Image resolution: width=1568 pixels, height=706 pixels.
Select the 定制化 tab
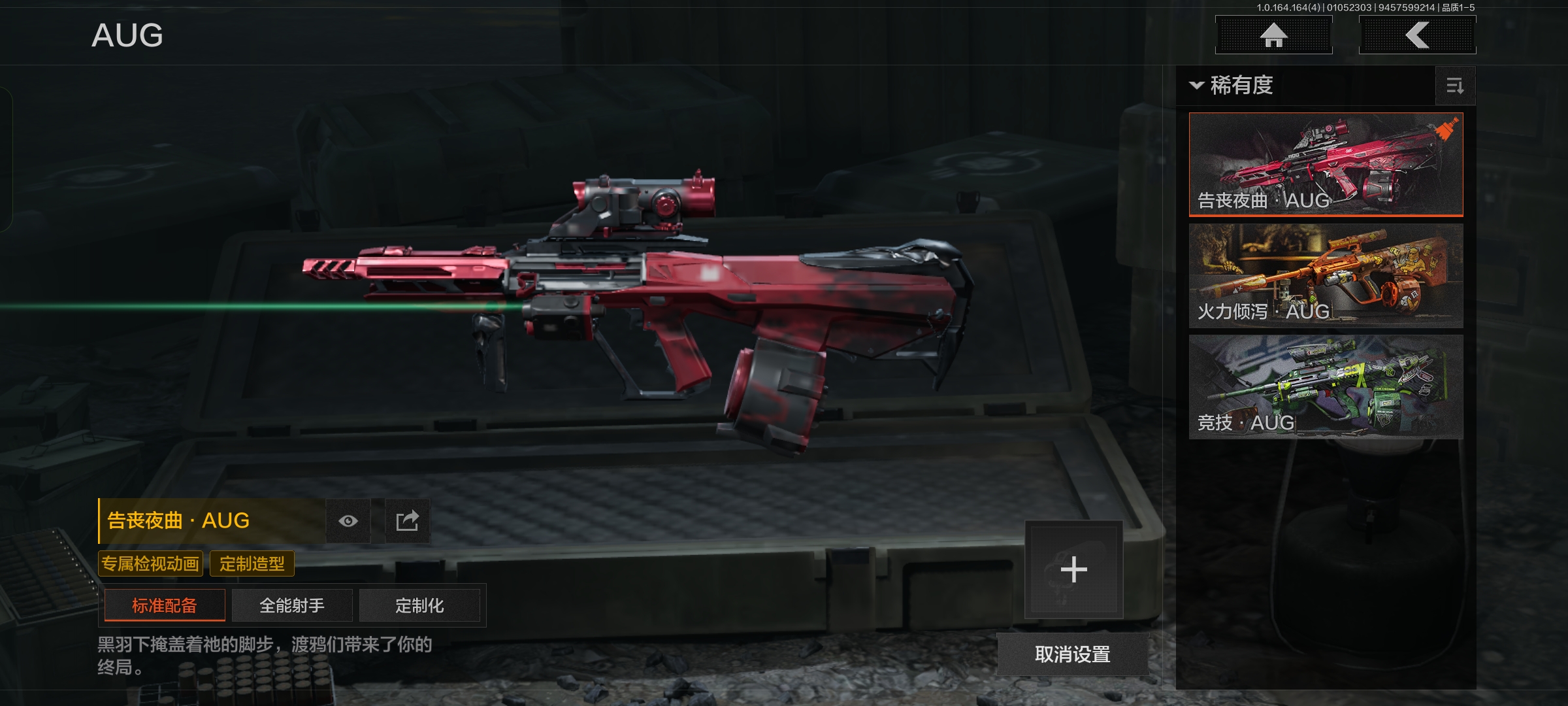419,605
